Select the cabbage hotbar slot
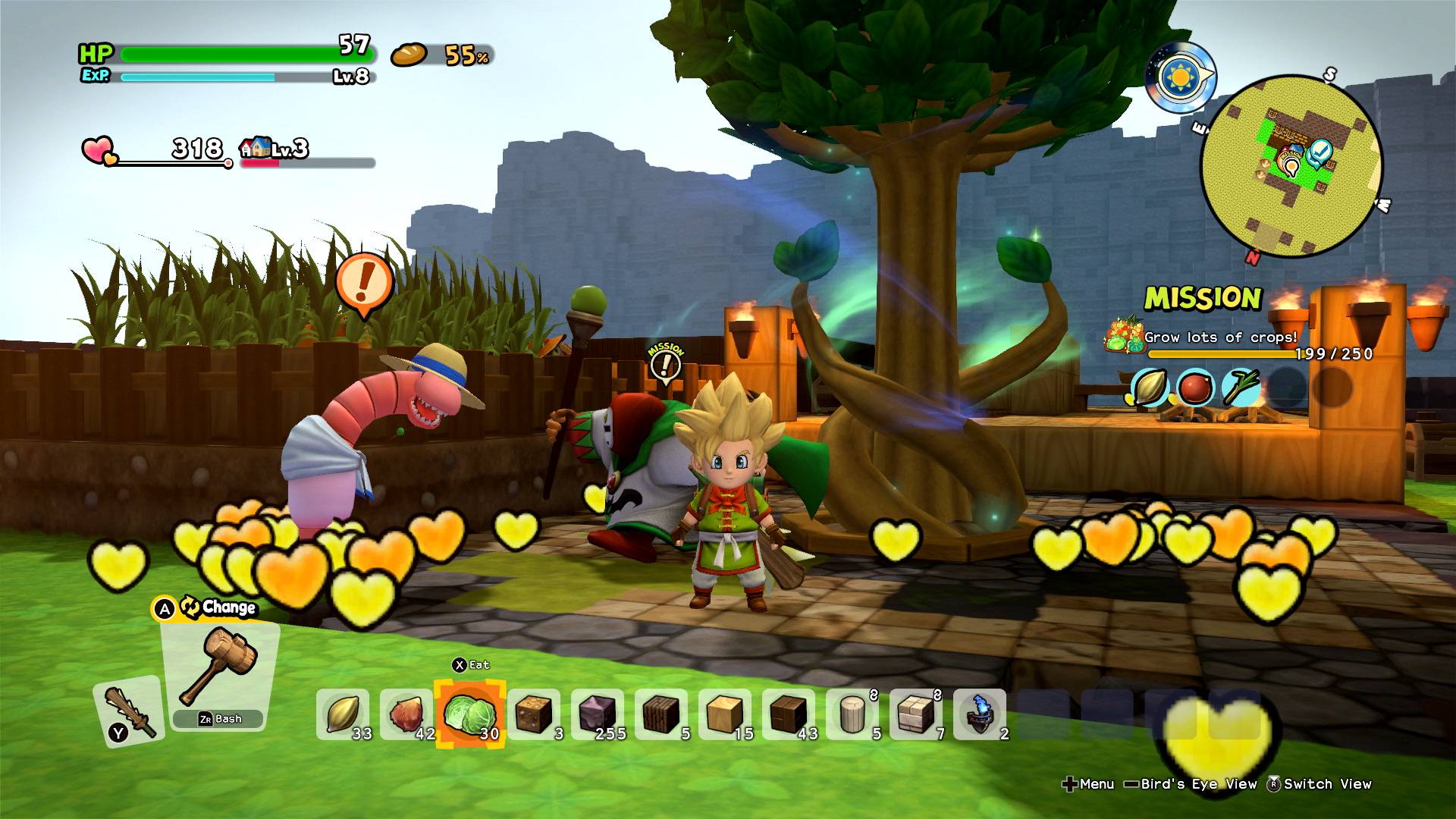 [x=469, y=714]
